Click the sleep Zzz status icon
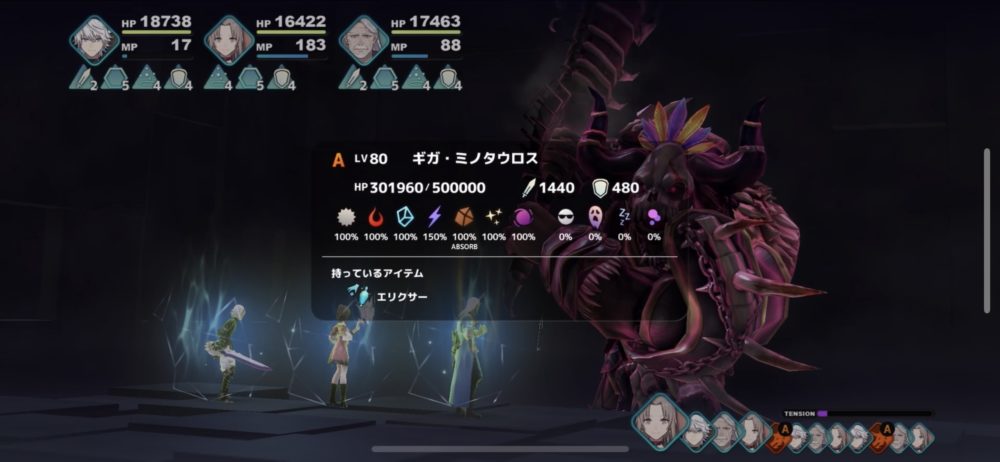 (624, 217)
